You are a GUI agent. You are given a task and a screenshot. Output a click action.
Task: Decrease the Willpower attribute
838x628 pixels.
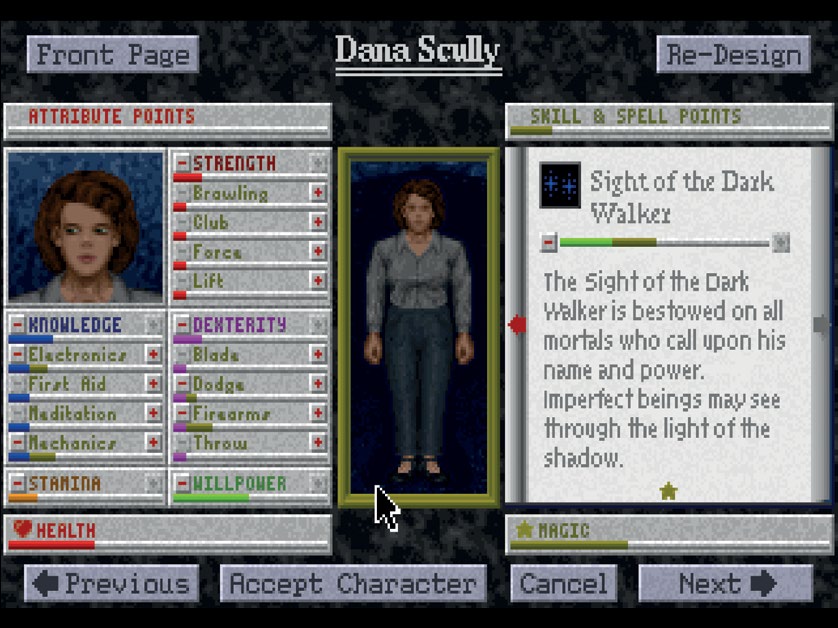click(182, 484)
